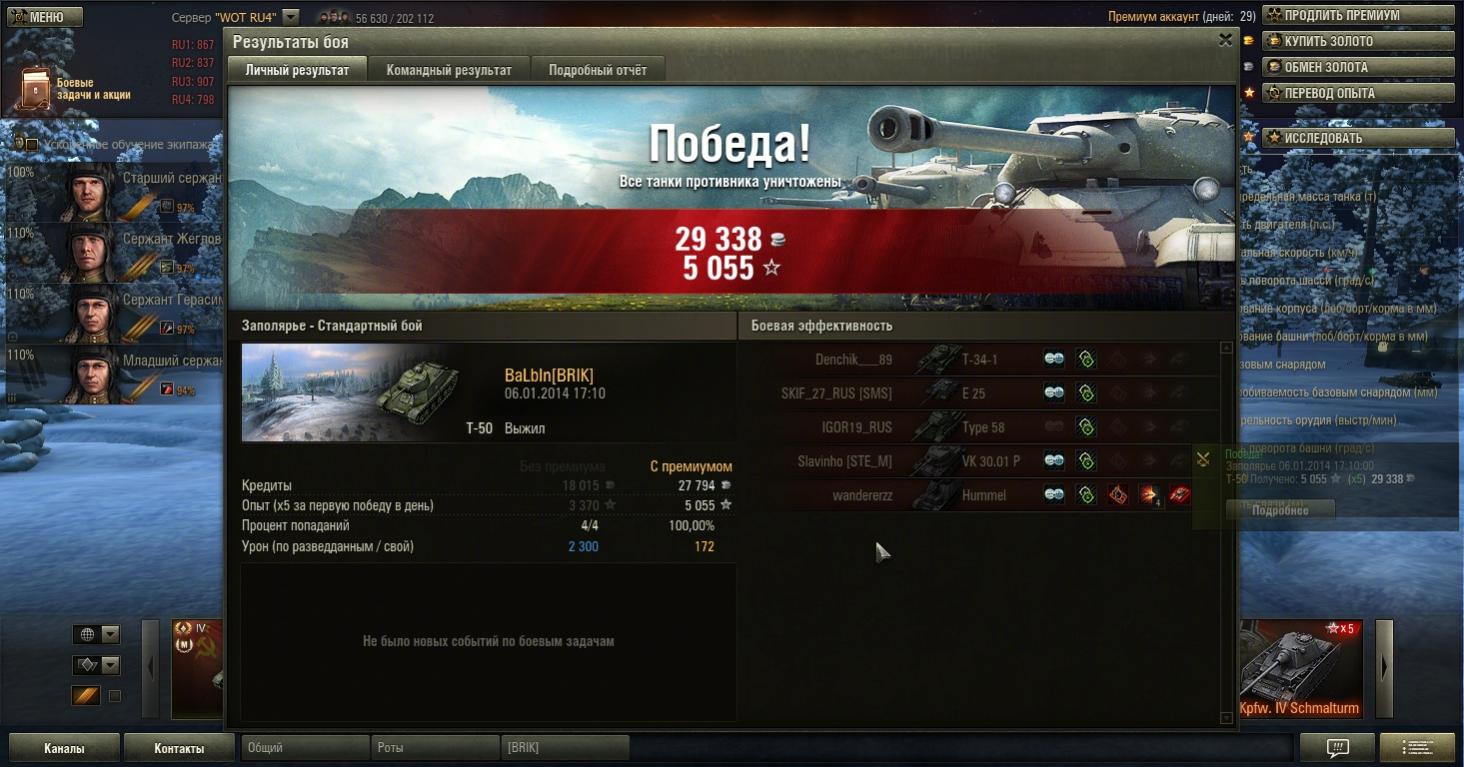The image size is (1464, 767).
Task: Select the [BRIK] clan chat tab
Action: (564, 748)
